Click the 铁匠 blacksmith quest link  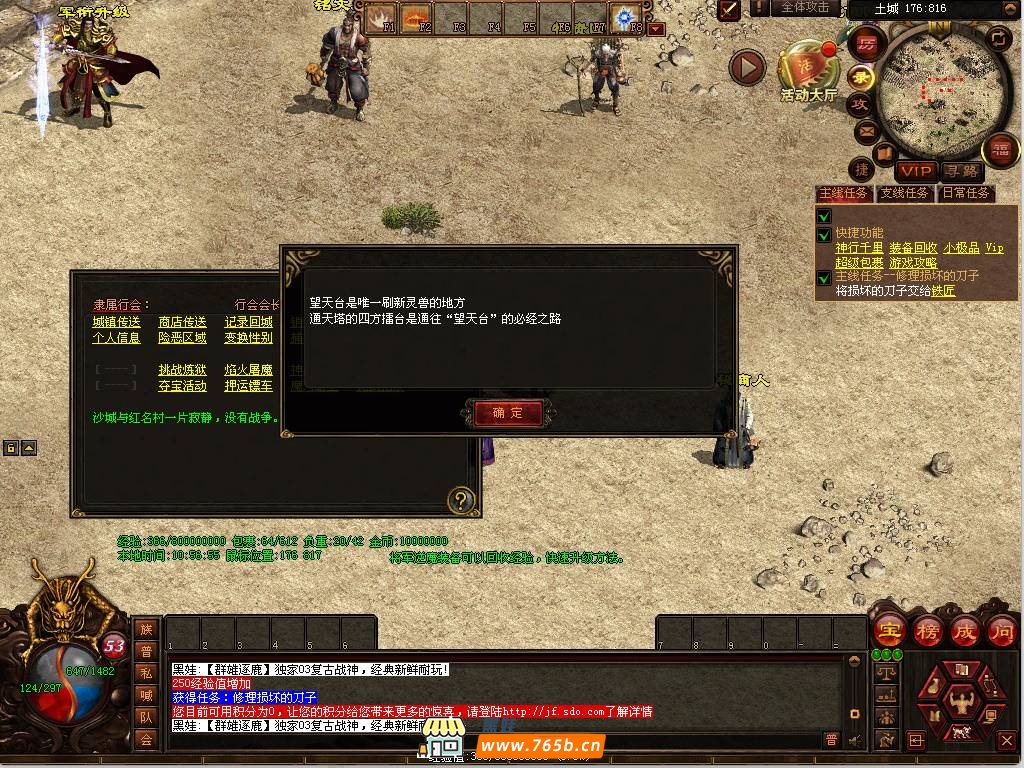point(943,291)
